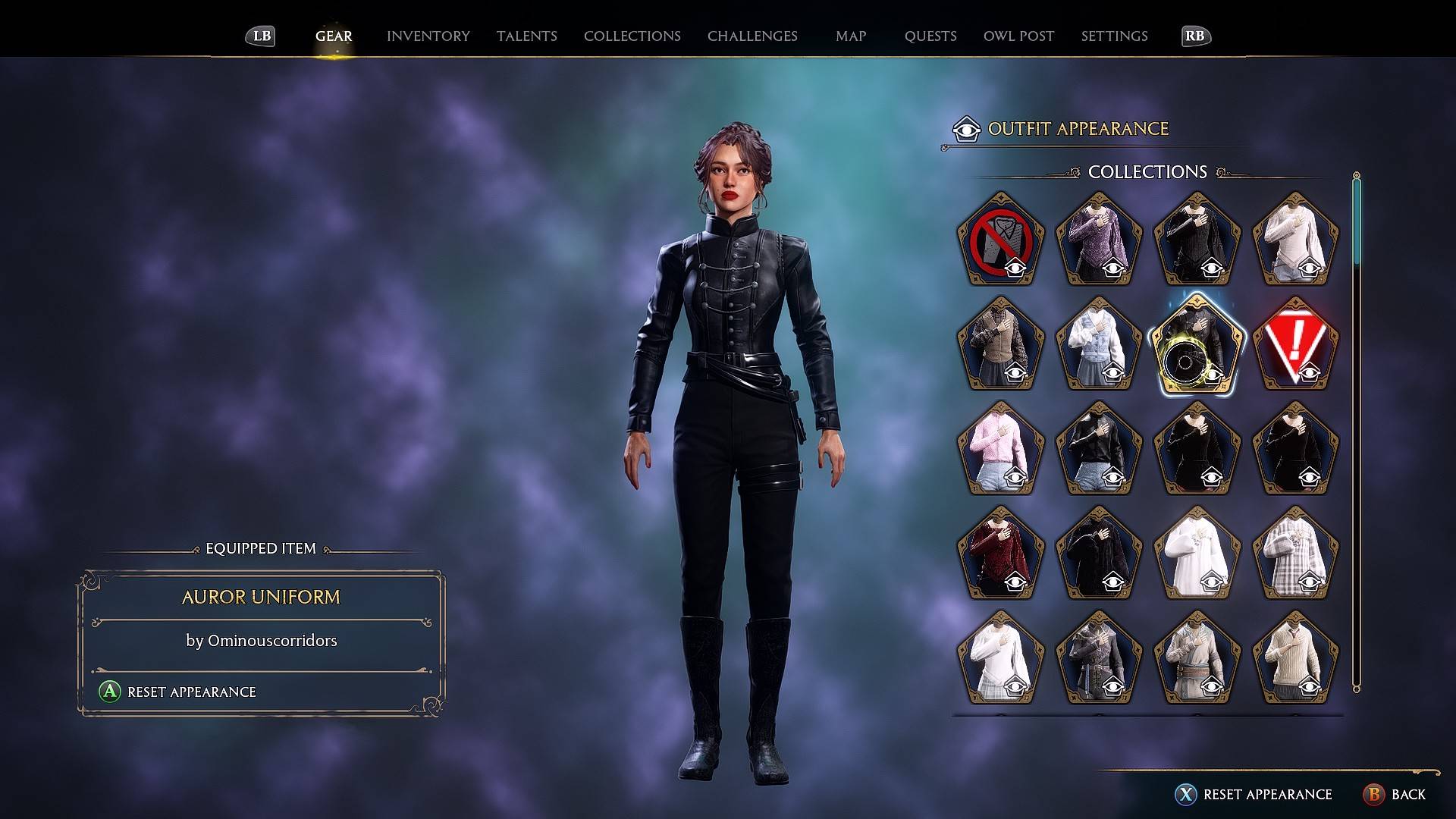The width and height of the screenshot is (1456, 819).
Task: Select the currently highlighted glowing outfit
Action: coord(1197,345)
